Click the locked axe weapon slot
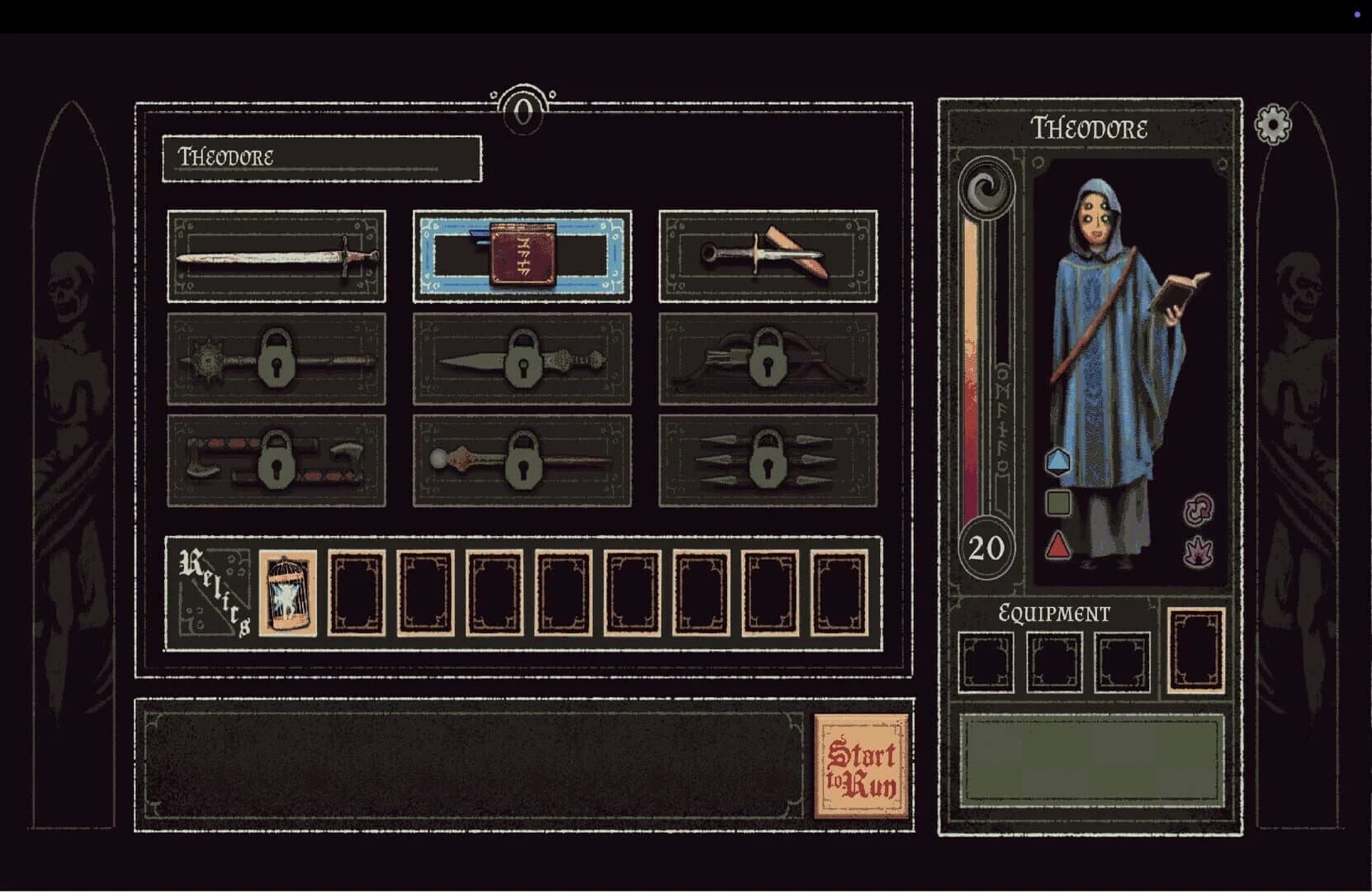The image size is (1372, 892). [275, 463]
